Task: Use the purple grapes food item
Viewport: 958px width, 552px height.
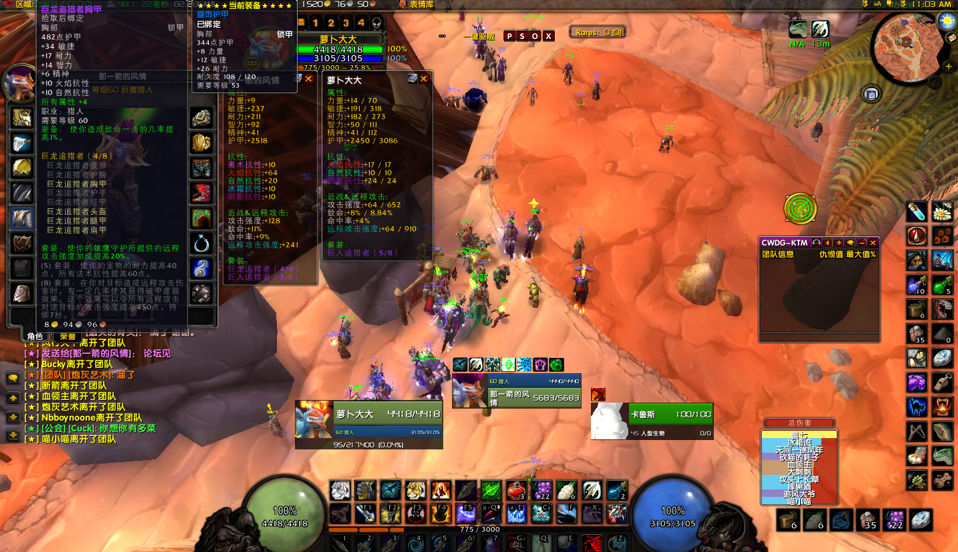Action: [542, 490]
